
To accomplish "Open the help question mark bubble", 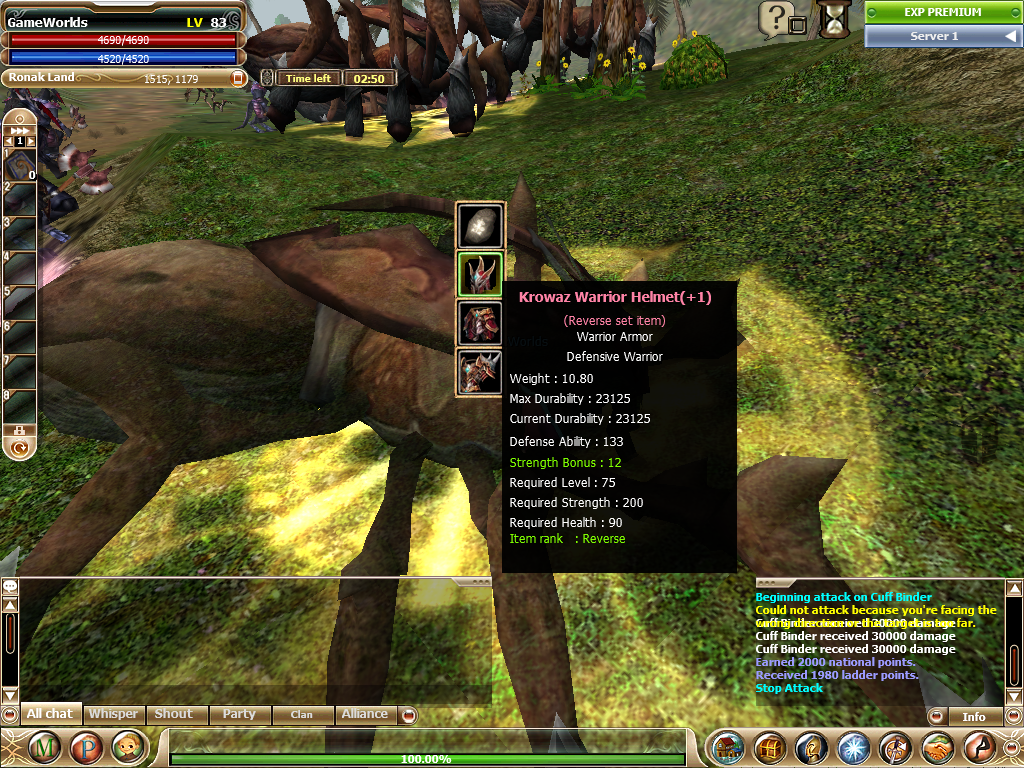I will (x=776, y=17).
